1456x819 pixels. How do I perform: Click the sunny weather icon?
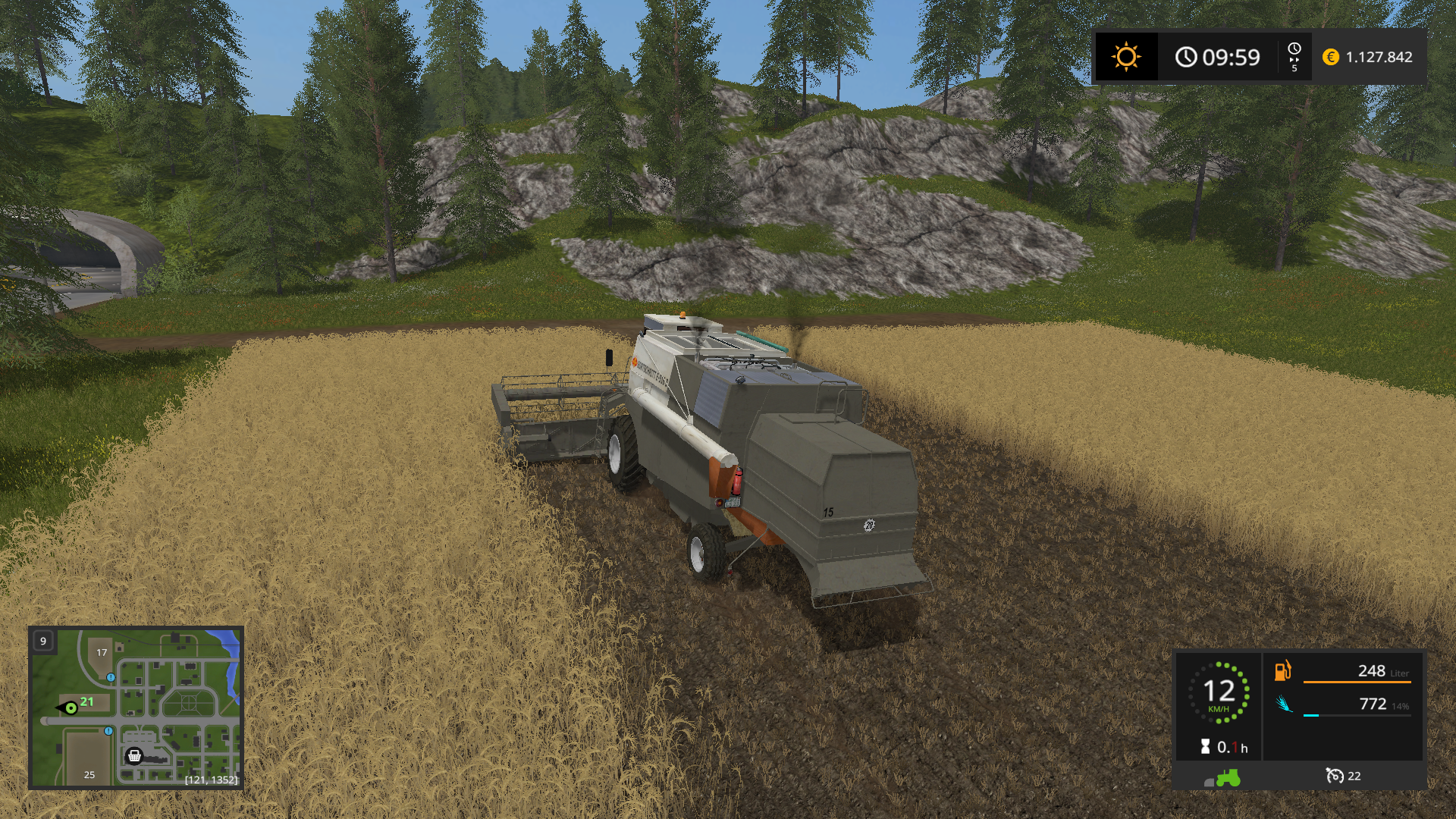click(x=1125, y=57)
